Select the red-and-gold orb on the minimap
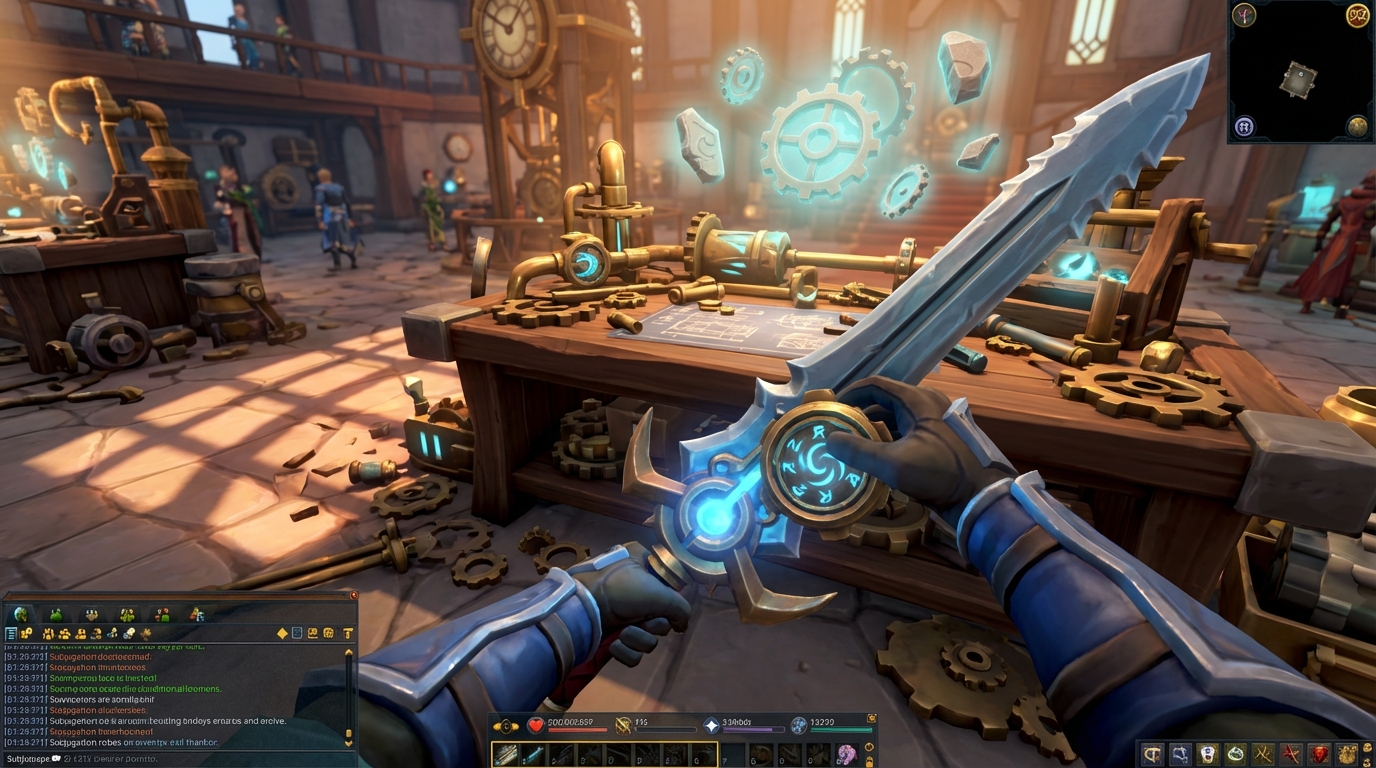Viewport: 1376px width, 768px height. coord(1357,14)
